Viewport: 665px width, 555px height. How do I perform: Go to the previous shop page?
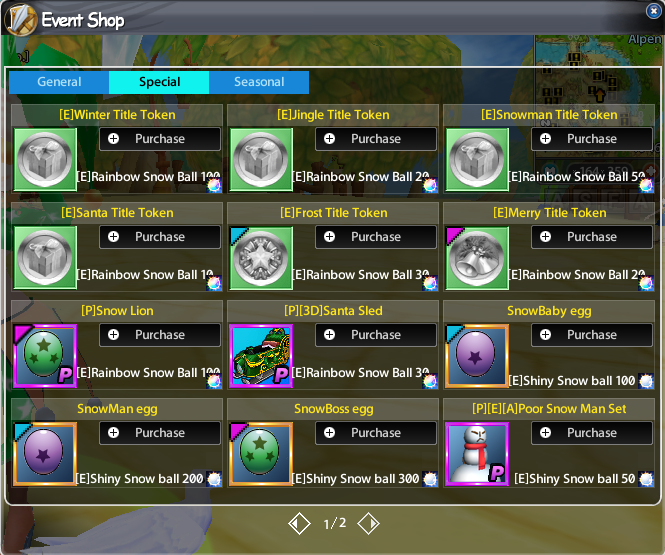point(298,523)
